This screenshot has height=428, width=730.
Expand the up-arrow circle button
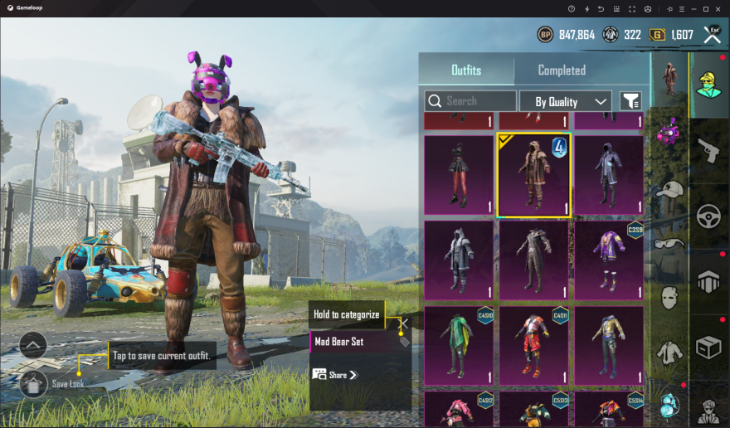(x=33, y=346)
